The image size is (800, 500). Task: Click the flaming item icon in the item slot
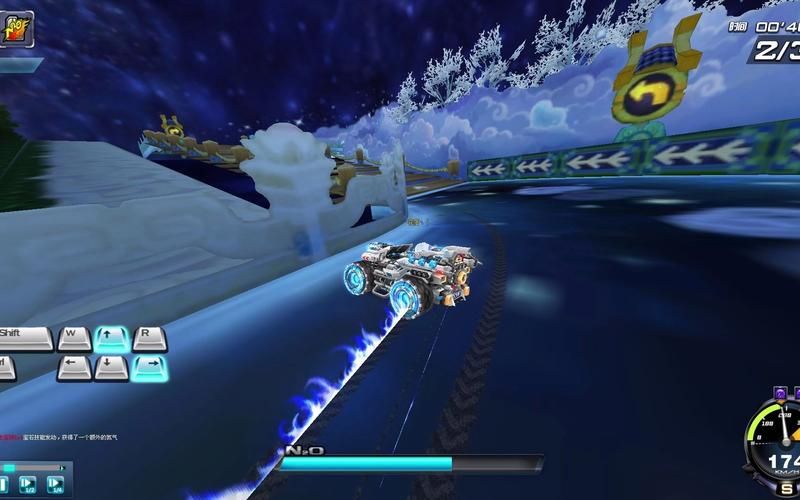(x=16, y=29)
